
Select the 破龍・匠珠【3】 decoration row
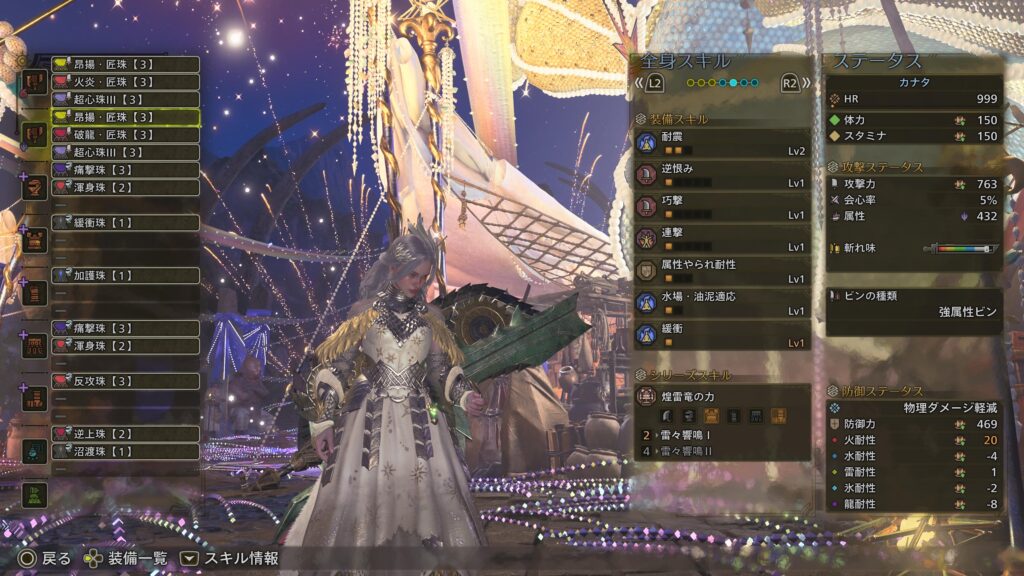[124, 135]
